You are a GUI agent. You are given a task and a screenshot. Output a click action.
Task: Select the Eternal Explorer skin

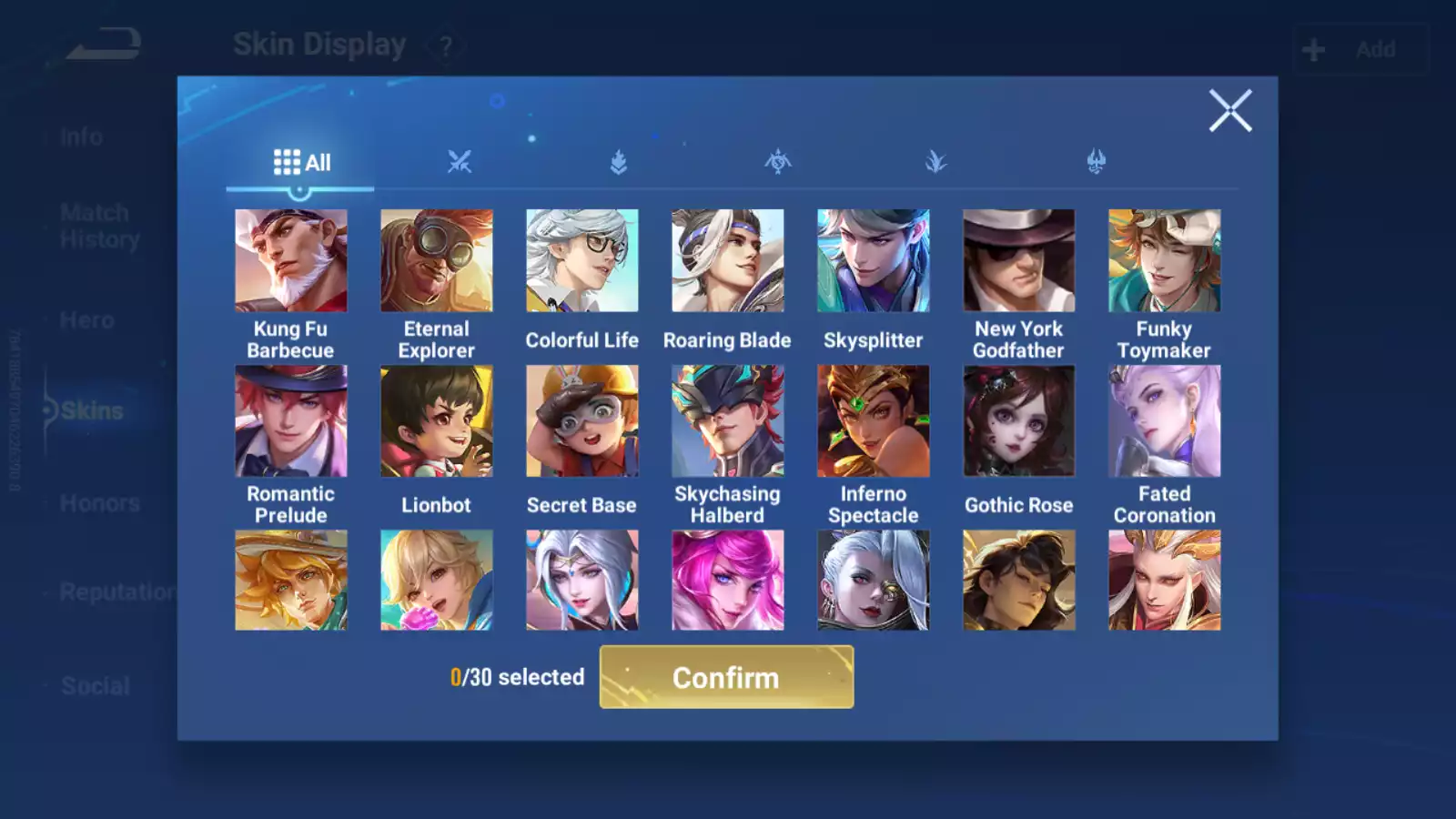coord(436,261)
